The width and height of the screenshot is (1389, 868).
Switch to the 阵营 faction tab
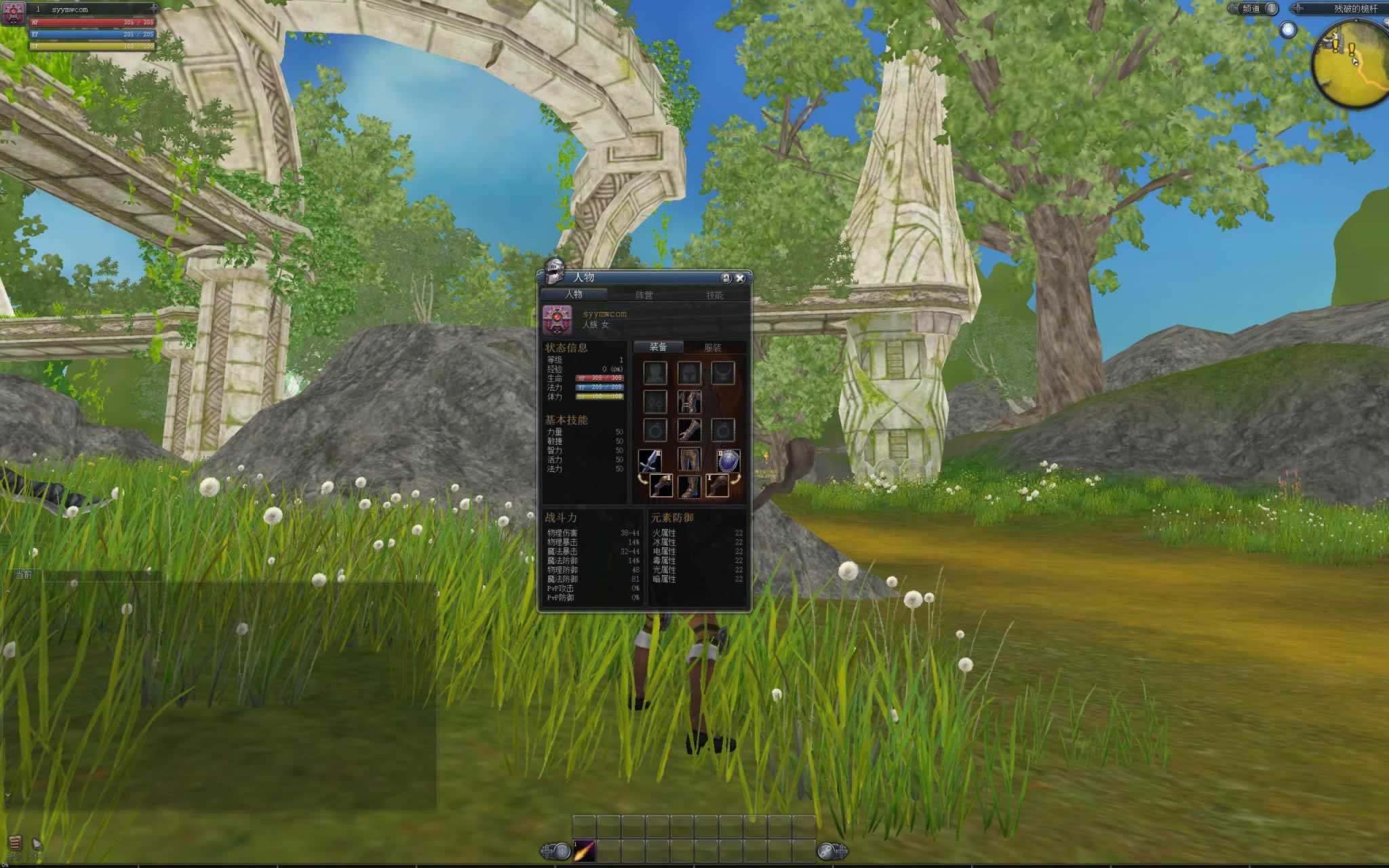point(644,295)
